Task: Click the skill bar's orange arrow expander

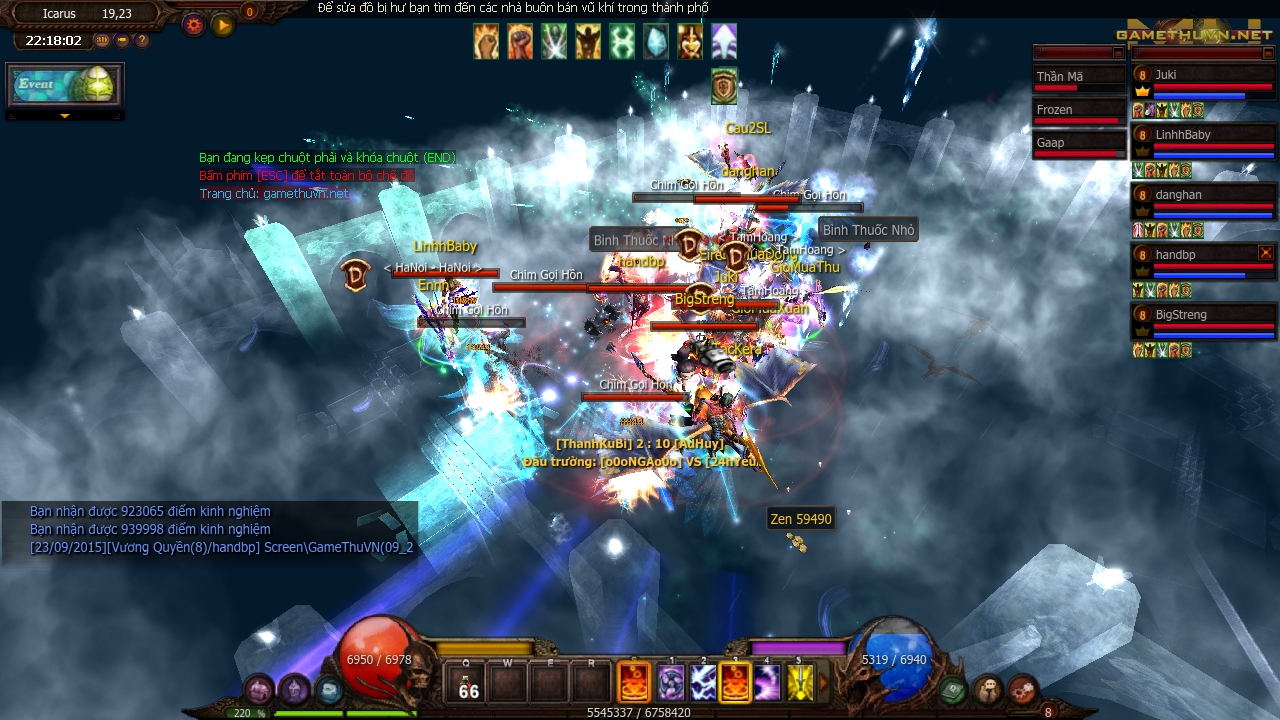Action: 824,683
